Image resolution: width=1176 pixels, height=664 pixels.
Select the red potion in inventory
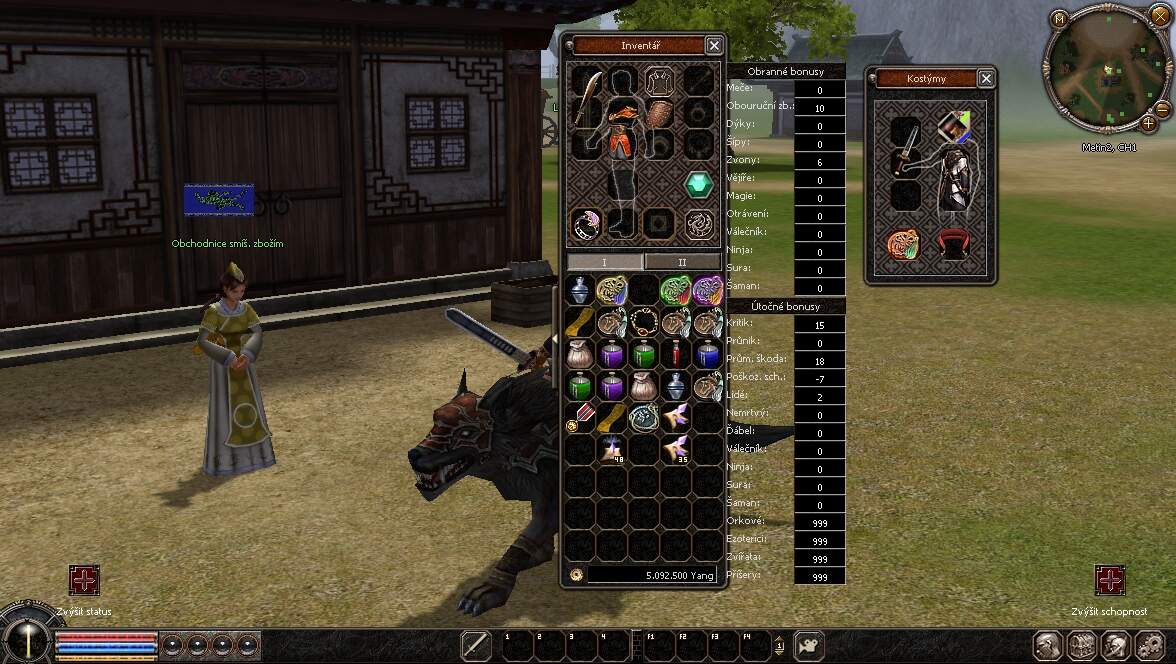pos(676,354)
